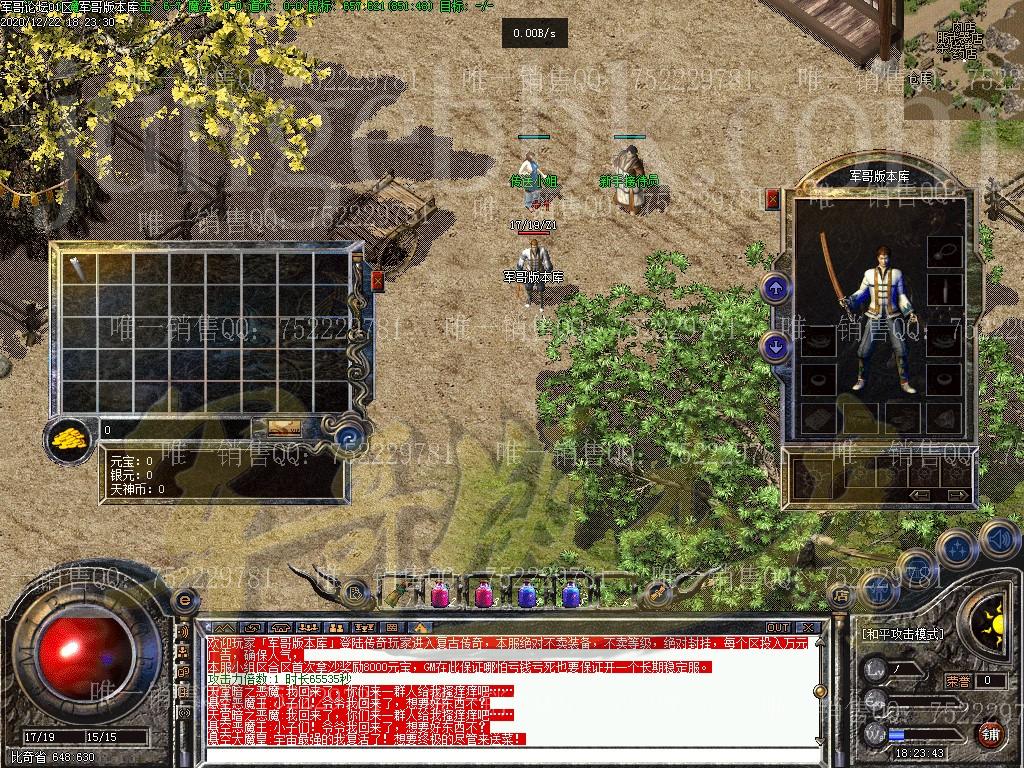Use the first blue potion in the belt
The height and width of the screenshot is (768, 1024).
[x=527, y=595]
